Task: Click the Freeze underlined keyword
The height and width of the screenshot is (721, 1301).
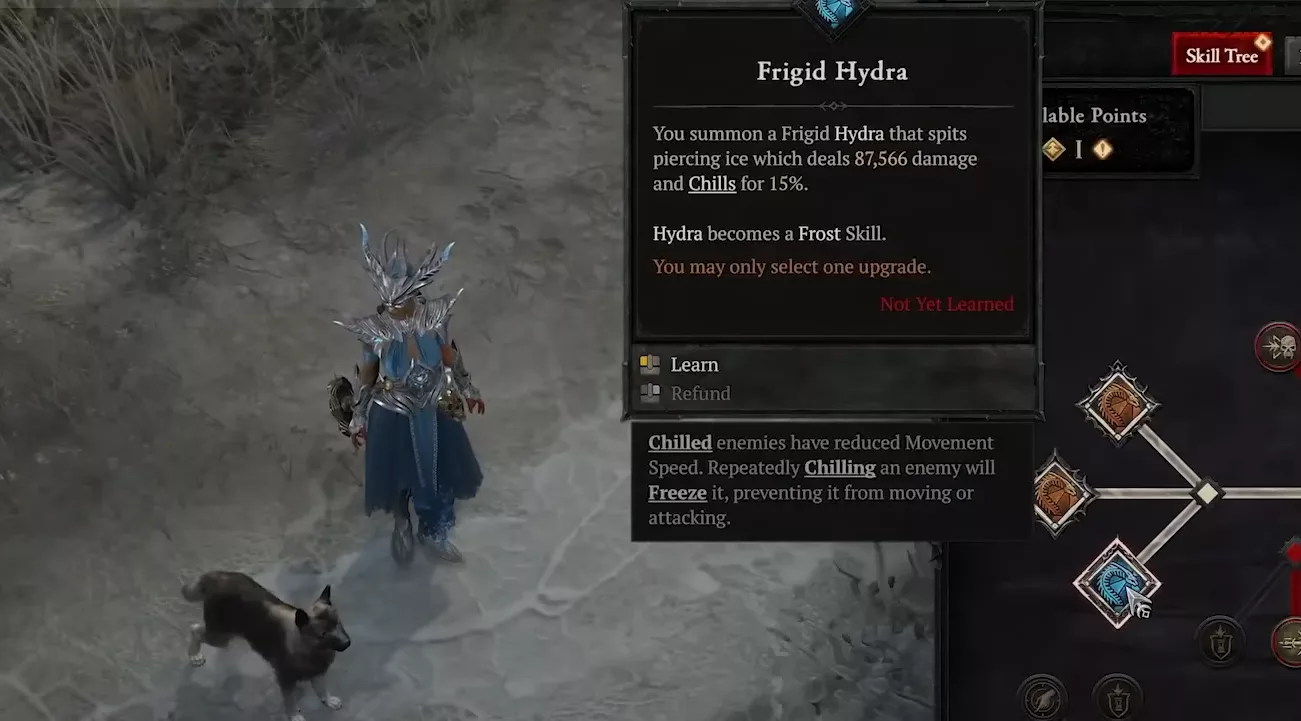Action: click(x=677, y=492)
